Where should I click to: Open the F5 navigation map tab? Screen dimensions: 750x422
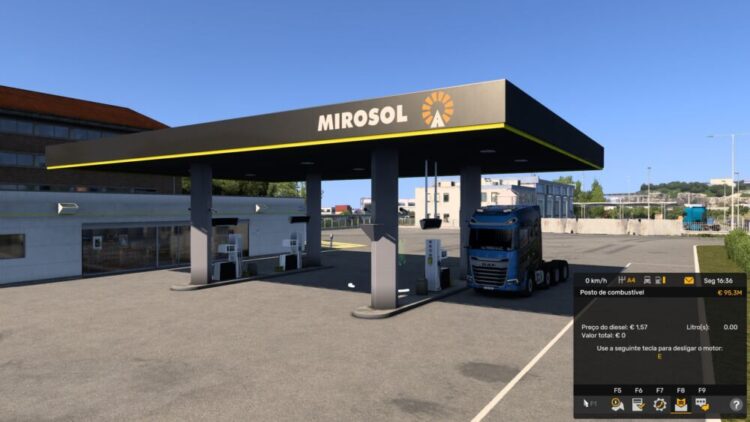click(x=617, y=404)
